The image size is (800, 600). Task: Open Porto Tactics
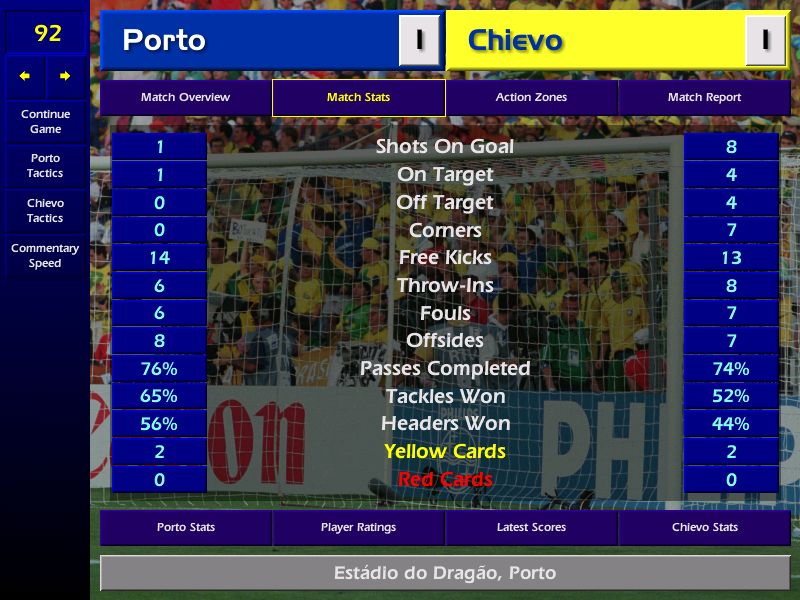pyautogui.click(x=45, y=165)
